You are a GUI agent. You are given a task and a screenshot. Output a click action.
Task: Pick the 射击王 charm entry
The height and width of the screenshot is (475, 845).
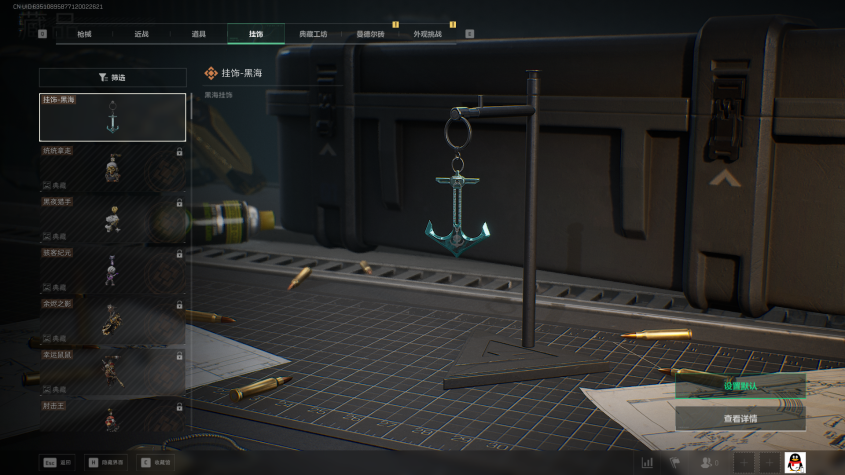coord(113,416)
